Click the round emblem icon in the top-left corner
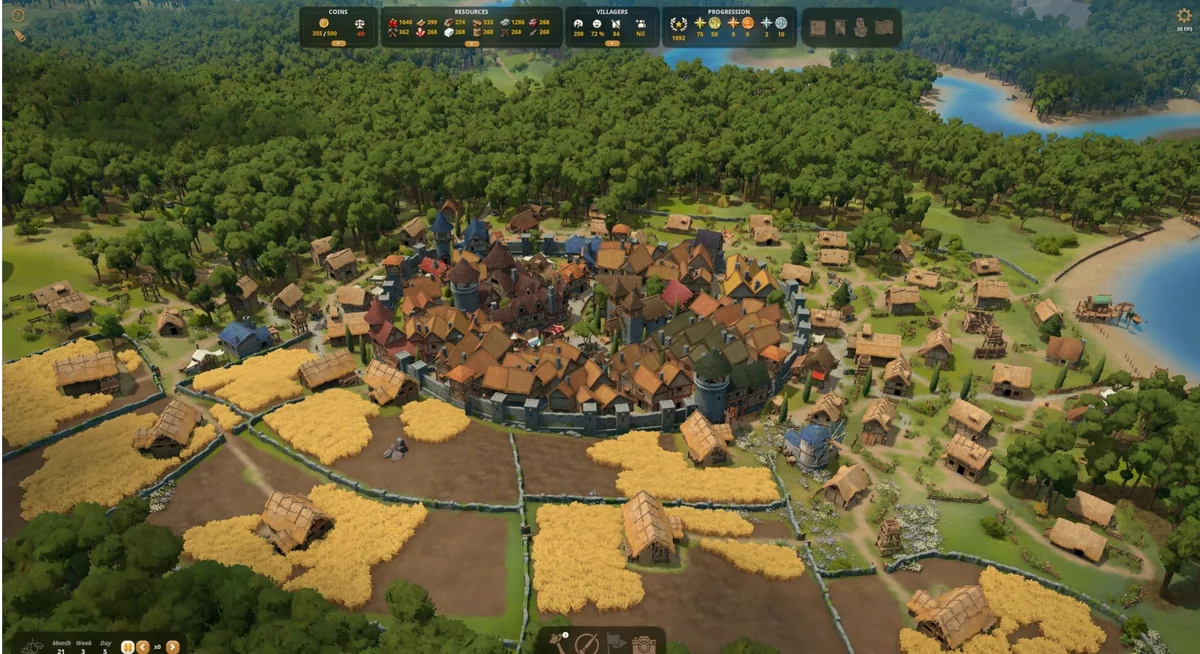This screenshot has height=654, width=1200. 18,15
